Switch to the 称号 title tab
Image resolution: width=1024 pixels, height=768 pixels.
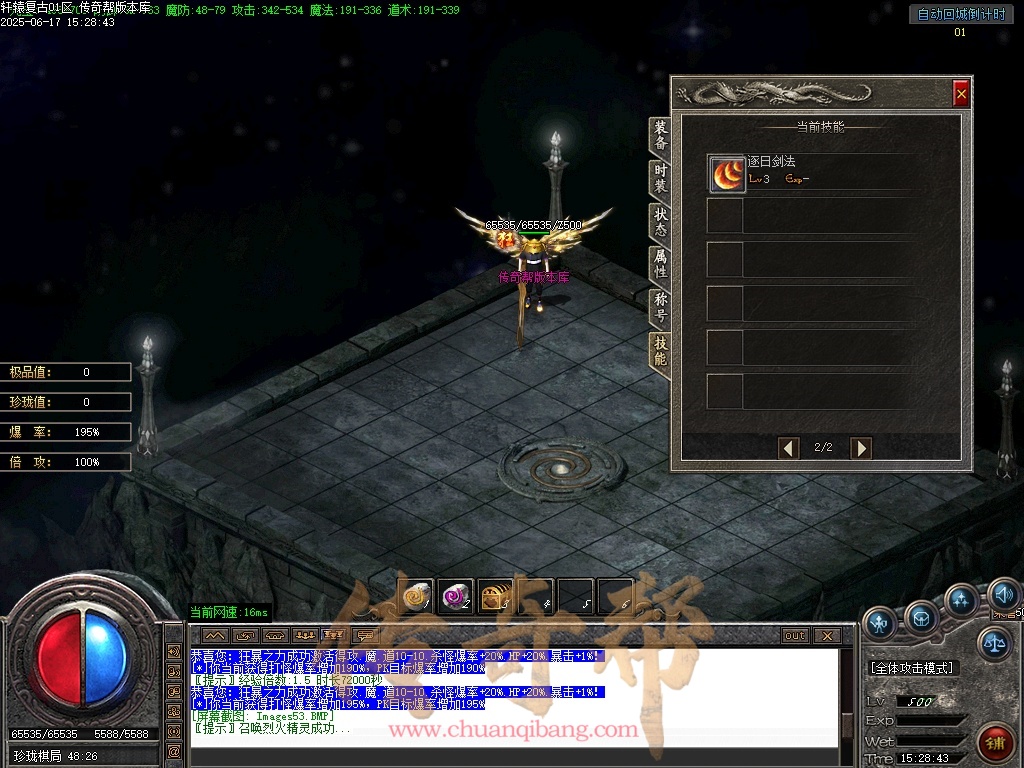[x=661, y=308]
